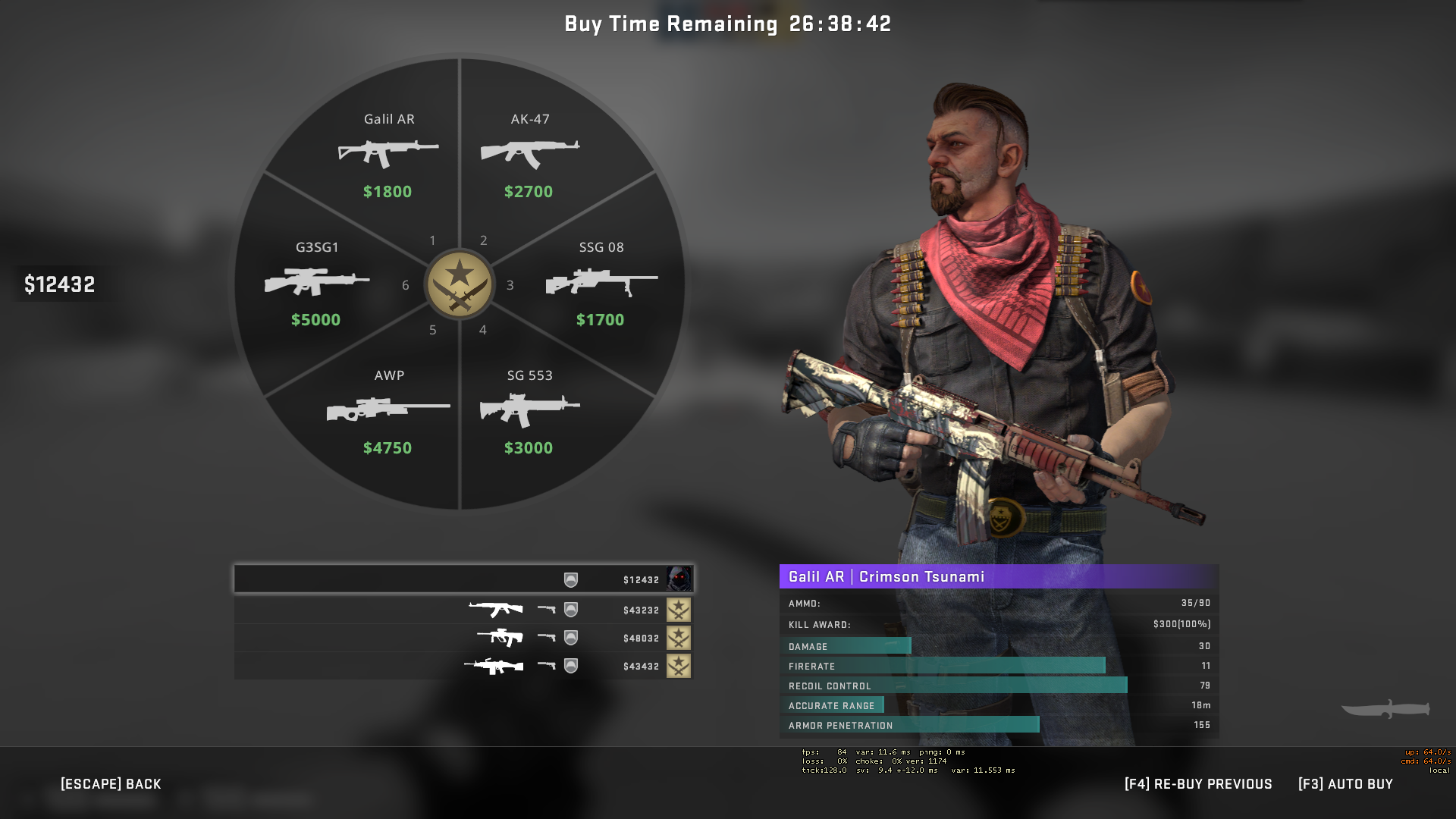Trigger F3 AUTO BUY
This screenshot has height=819, width=1456.
pos(1346,783)
